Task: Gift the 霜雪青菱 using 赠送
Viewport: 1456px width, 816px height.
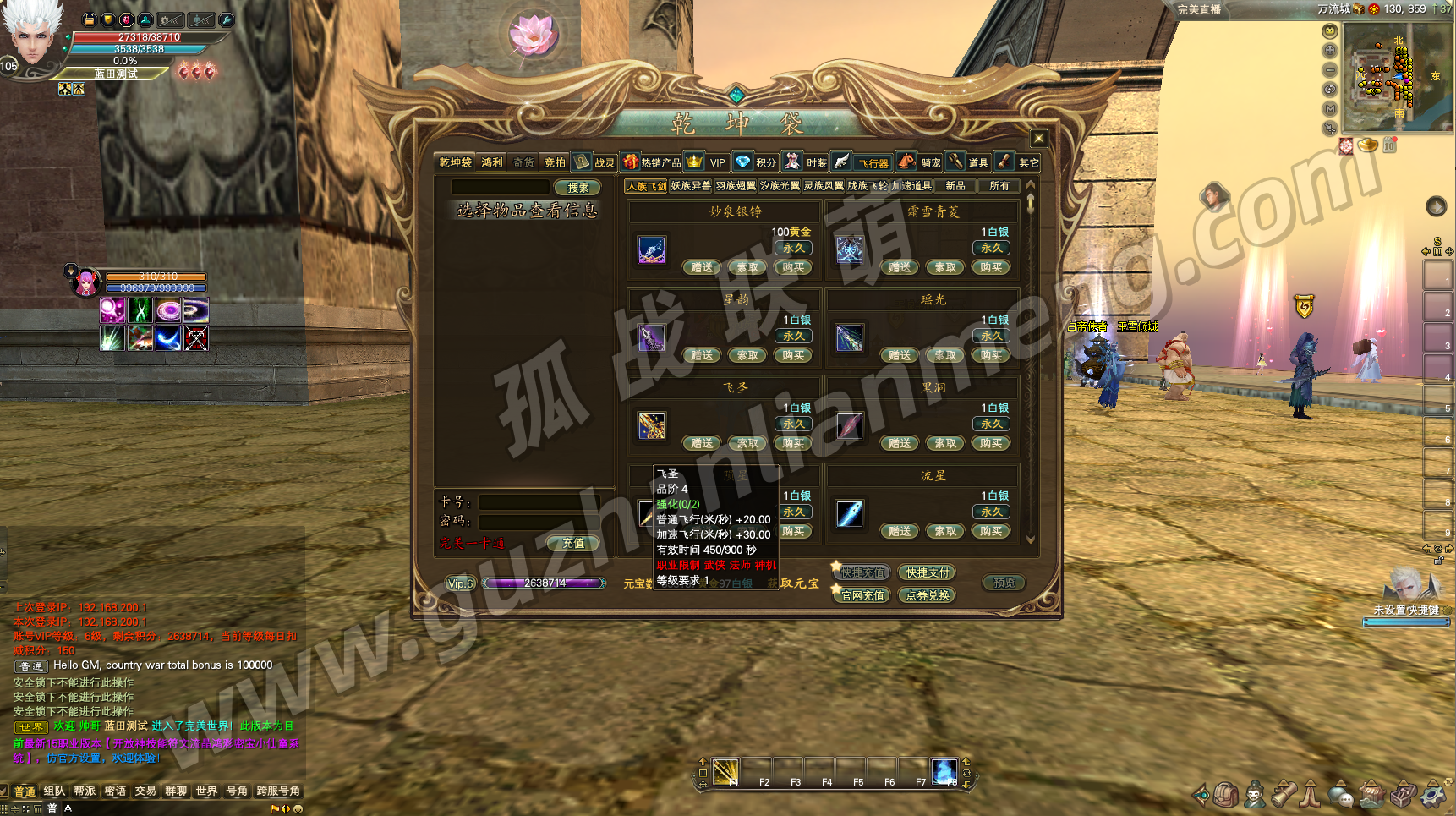Action: [900, 267]
